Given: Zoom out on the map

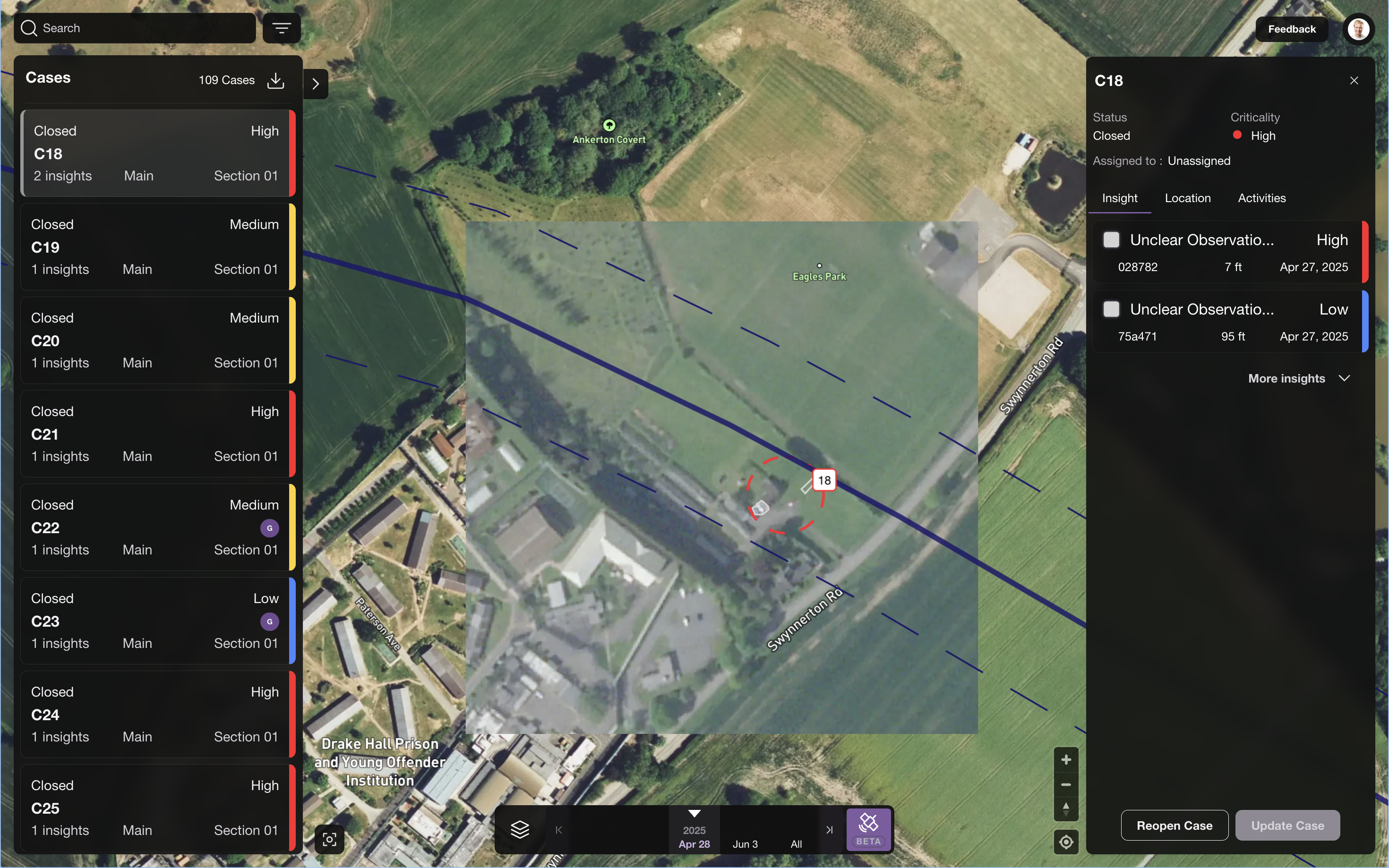Looking at the screenshot, I should [x=1066, y=785].
